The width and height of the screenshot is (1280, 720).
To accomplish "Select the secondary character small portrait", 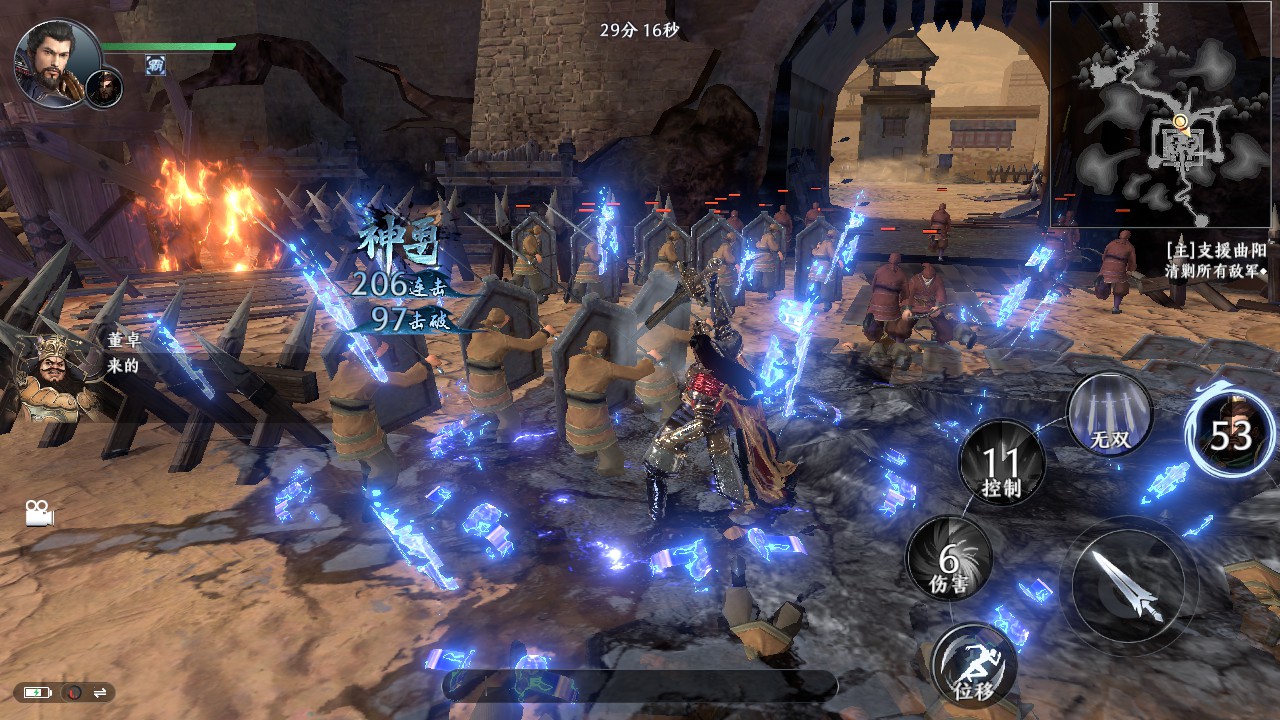I will coord(104,88).
